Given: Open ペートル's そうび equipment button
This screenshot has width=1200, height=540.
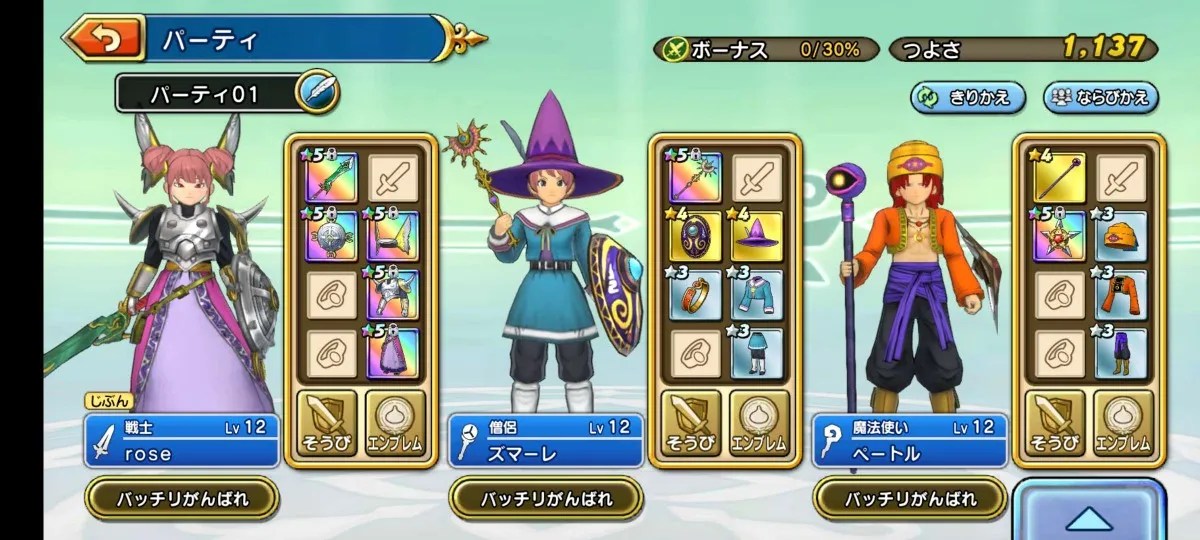Looking at the screenshot, I should [x=1057, y=421].
